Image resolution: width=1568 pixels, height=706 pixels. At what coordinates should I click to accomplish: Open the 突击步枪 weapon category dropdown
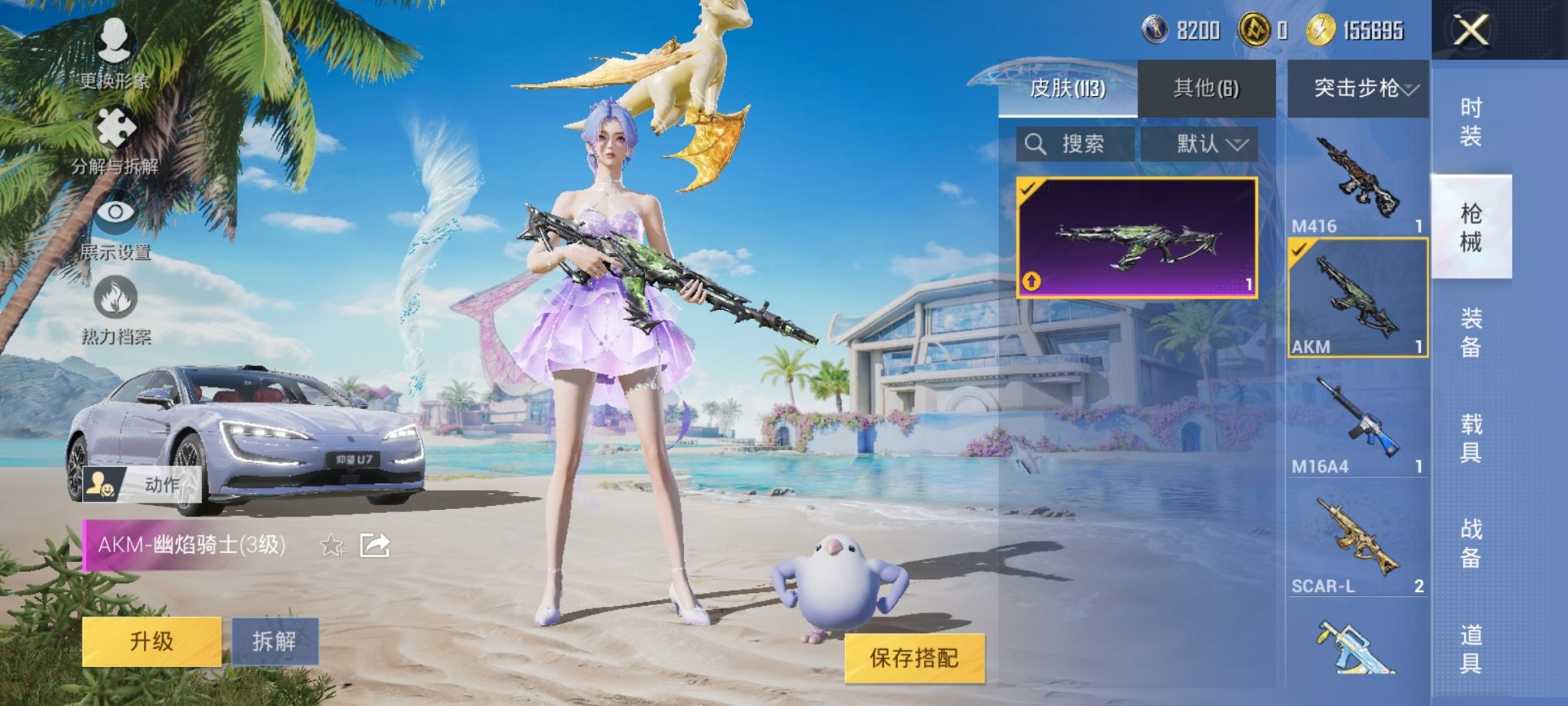coord(1359,90)
